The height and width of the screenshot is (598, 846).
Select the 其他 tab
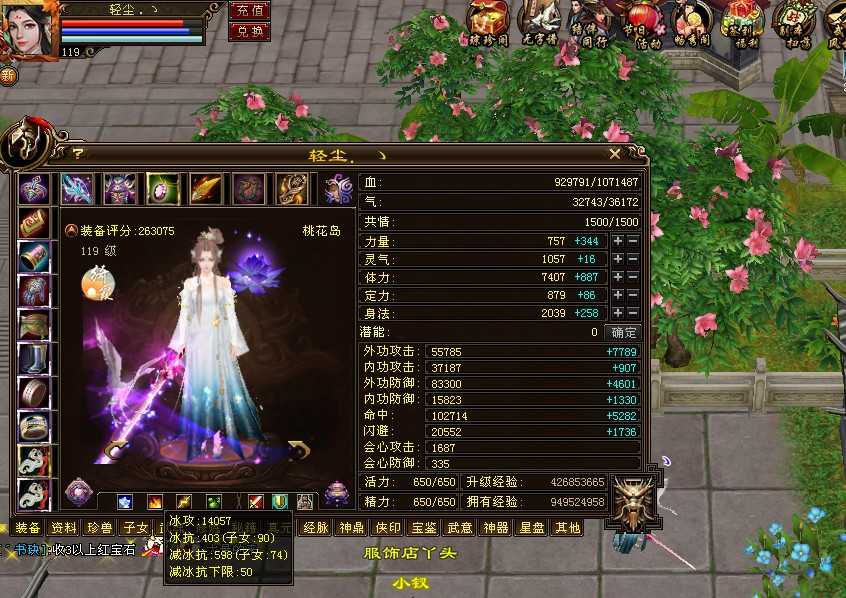click(567, 528)
